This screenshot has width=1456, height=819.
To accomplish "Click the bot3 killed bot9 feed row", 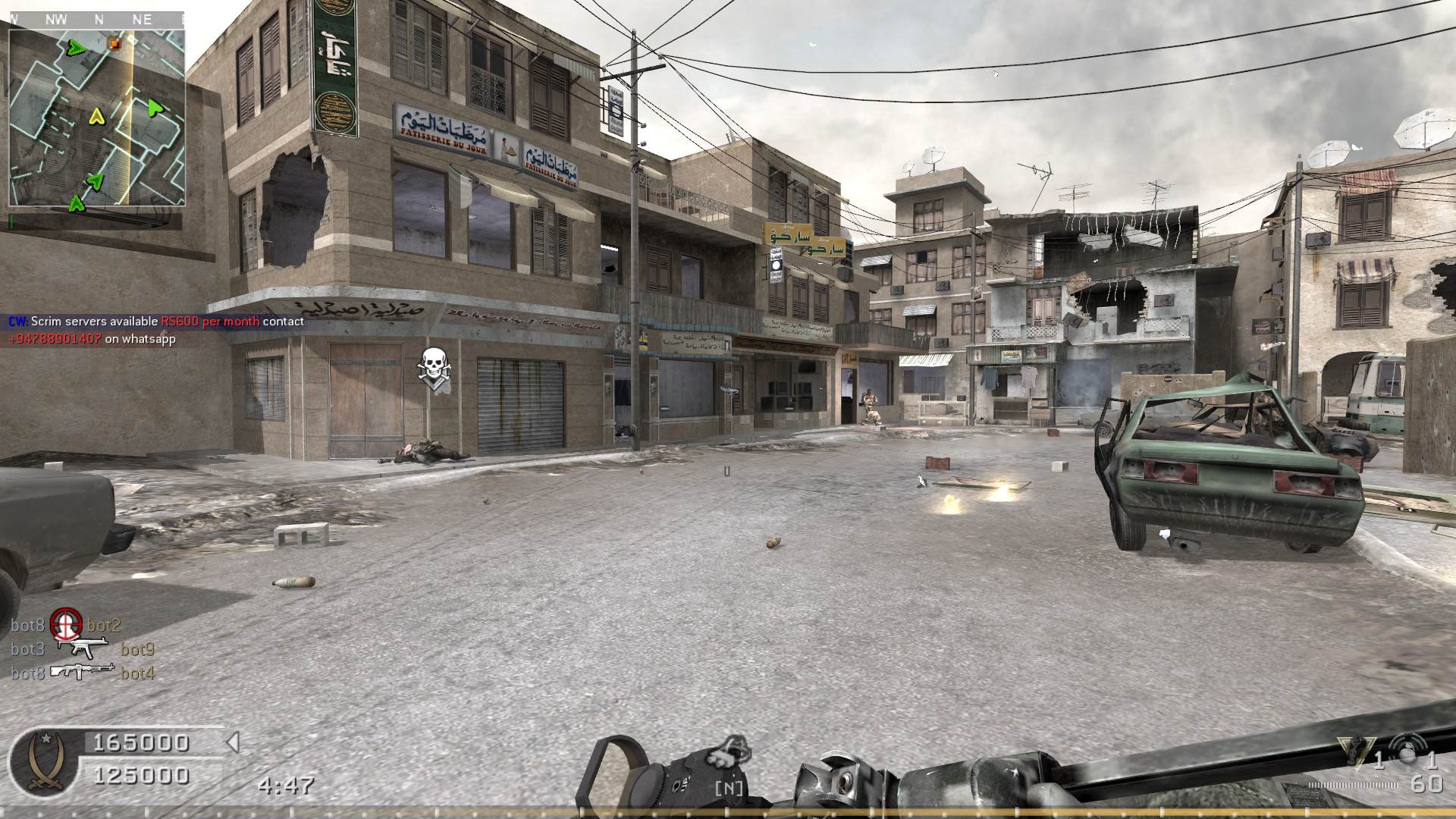I will coord(83,649).
